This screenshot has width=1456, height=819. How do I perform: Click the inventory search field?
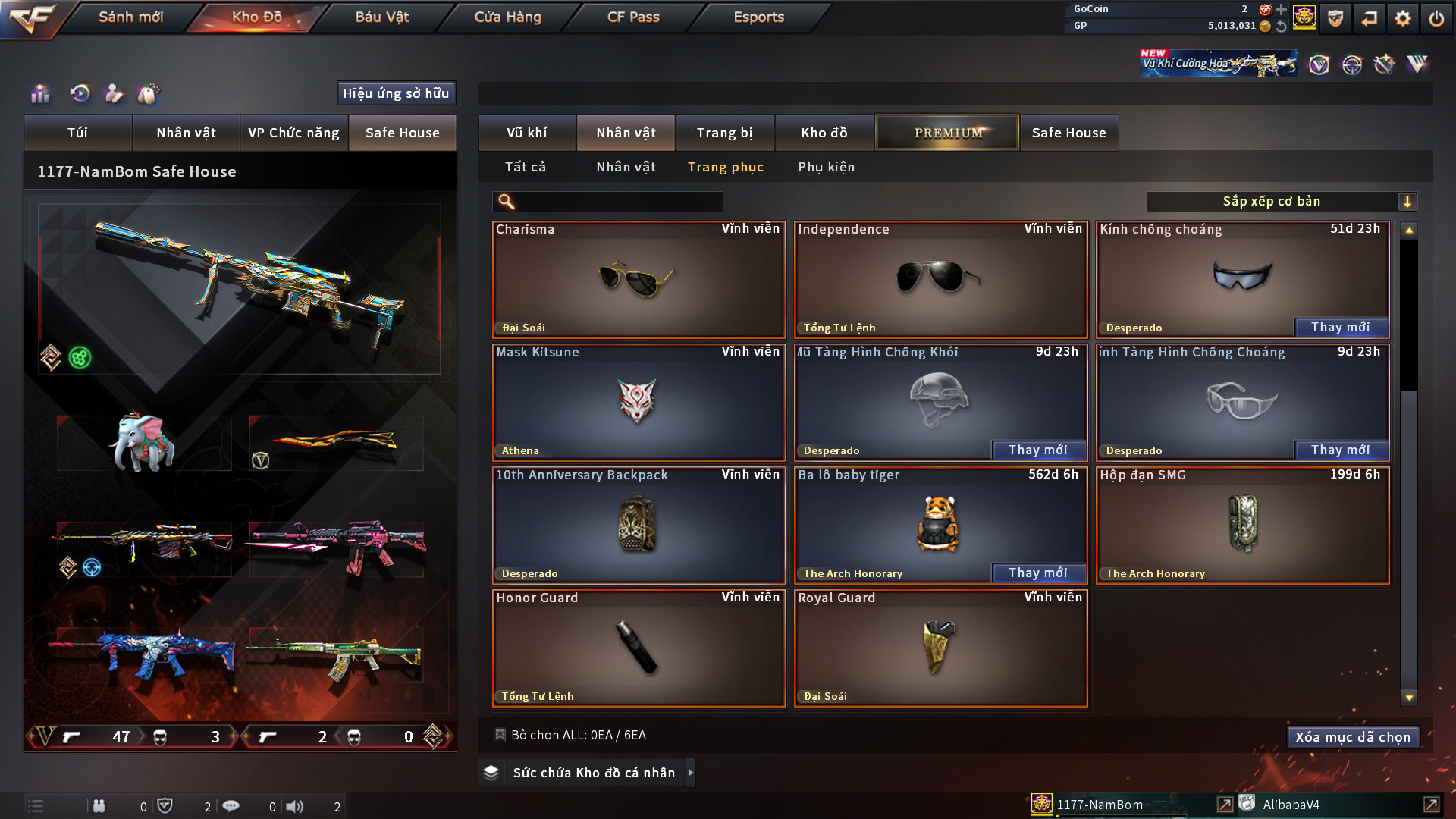click(x=618, y=202)
